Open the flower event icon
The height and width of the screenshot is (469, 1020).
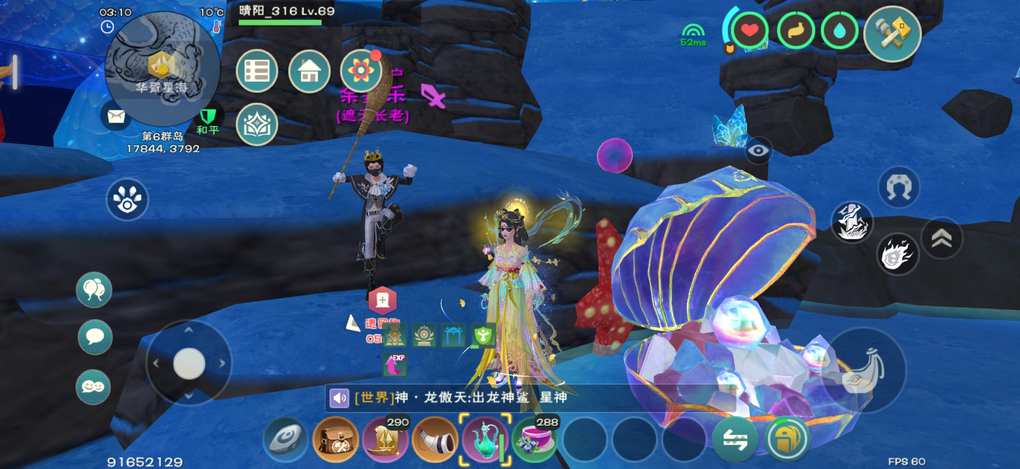(361, 71)
